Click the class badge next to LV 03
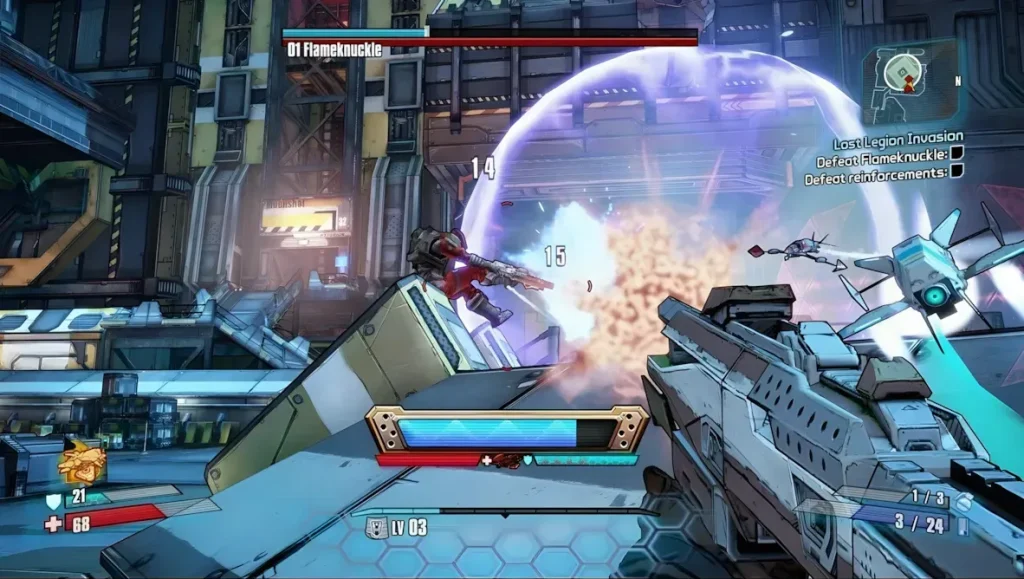 (x=379, y=526)
